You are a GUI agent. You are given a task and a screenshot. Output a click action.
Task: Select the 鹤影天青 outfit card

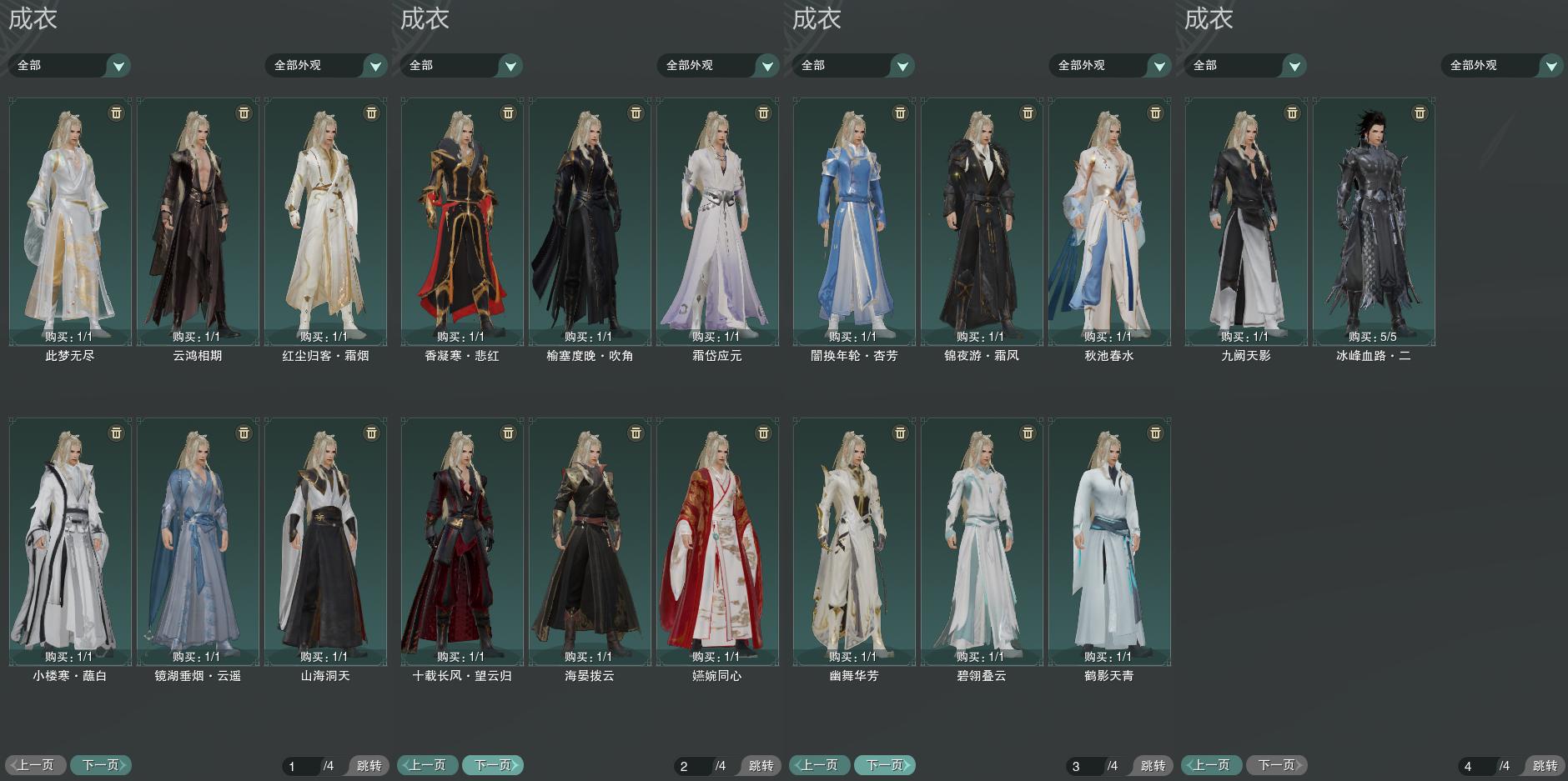coord(1109,542)
